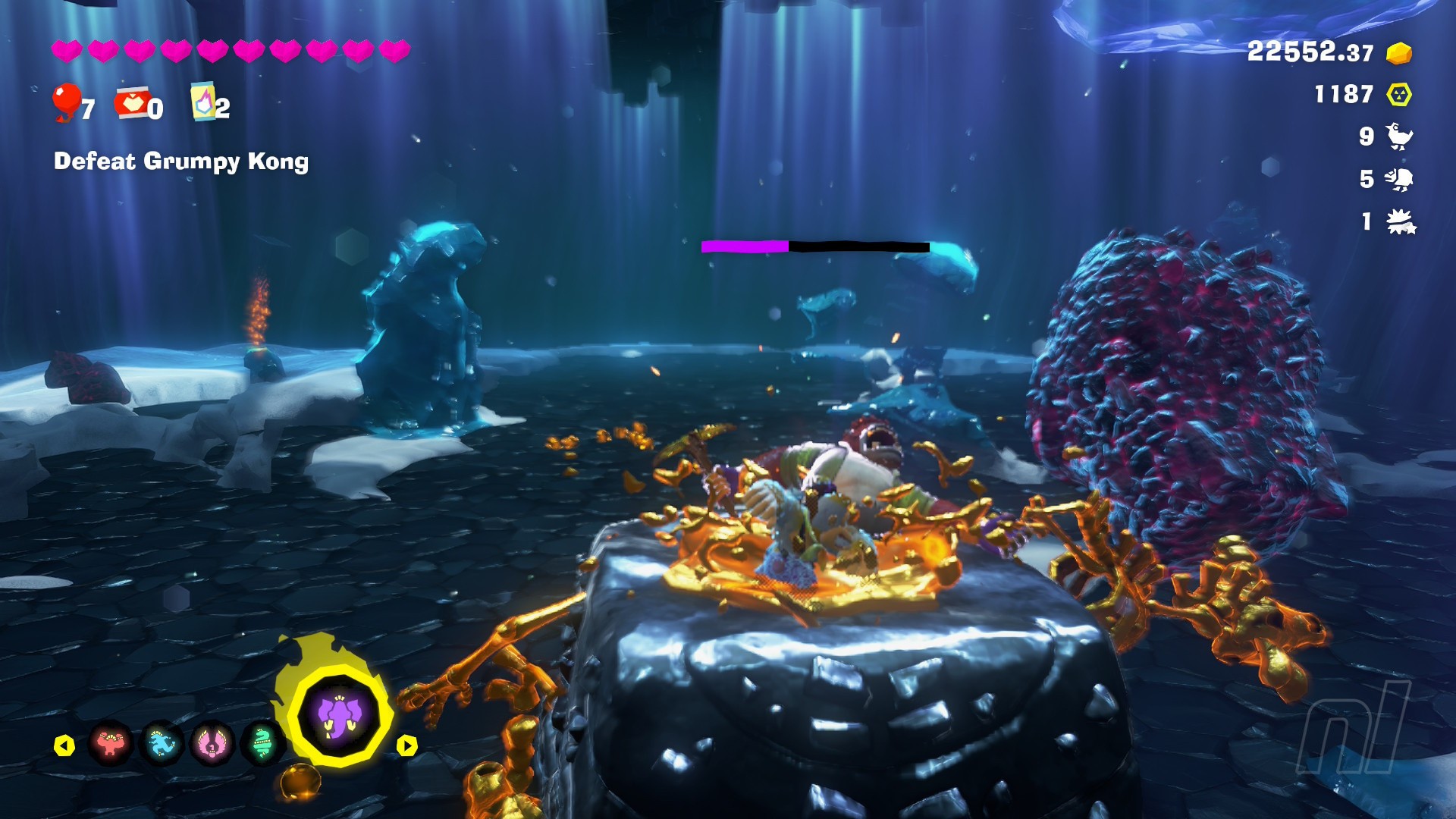Use the yellow flame juice can
This screenshot has width=1456, height=819.
point(203,102)
